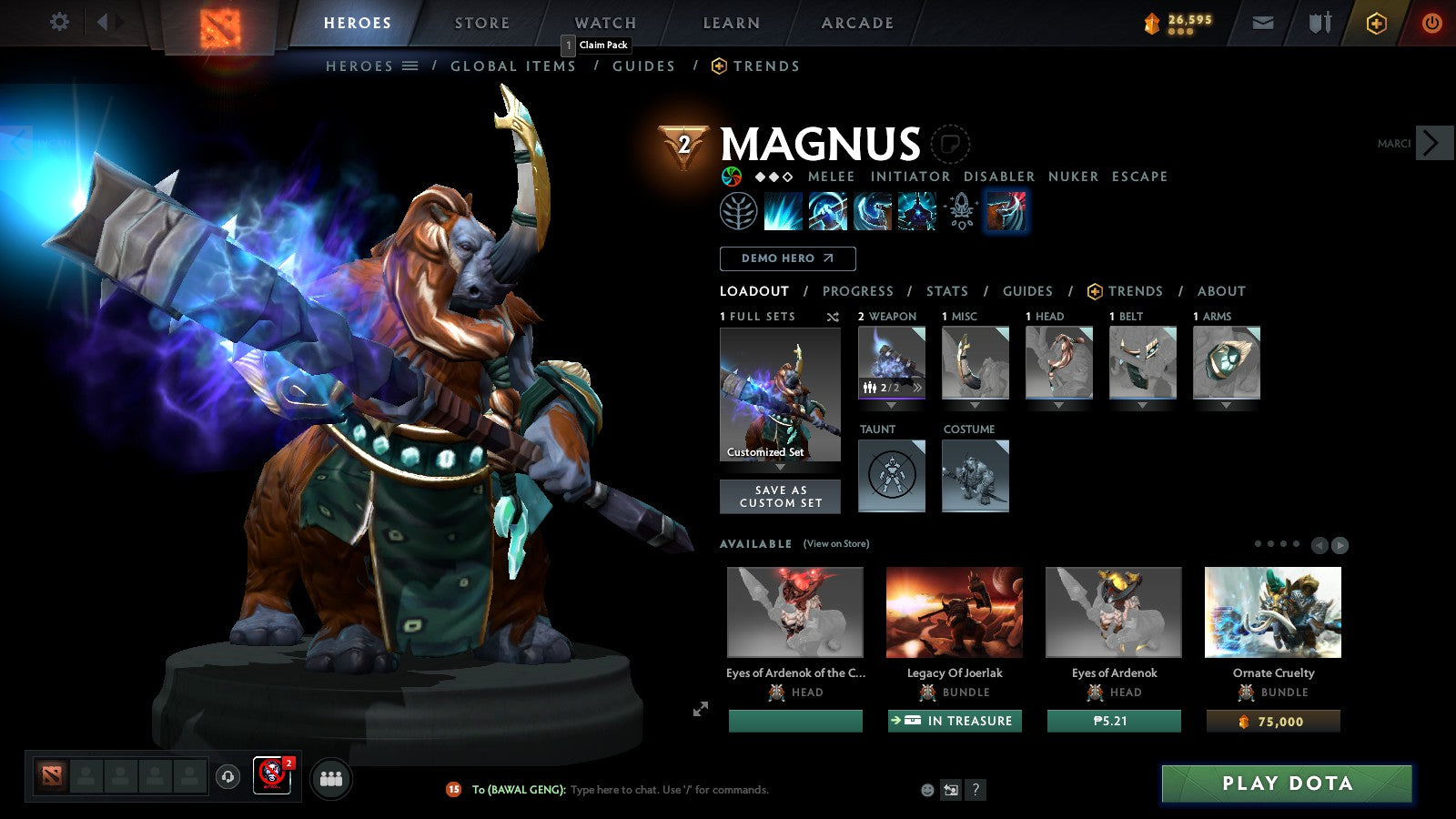Open the Talent Tree icon for Magnus

pyautogui.click(x=740, y=211)
